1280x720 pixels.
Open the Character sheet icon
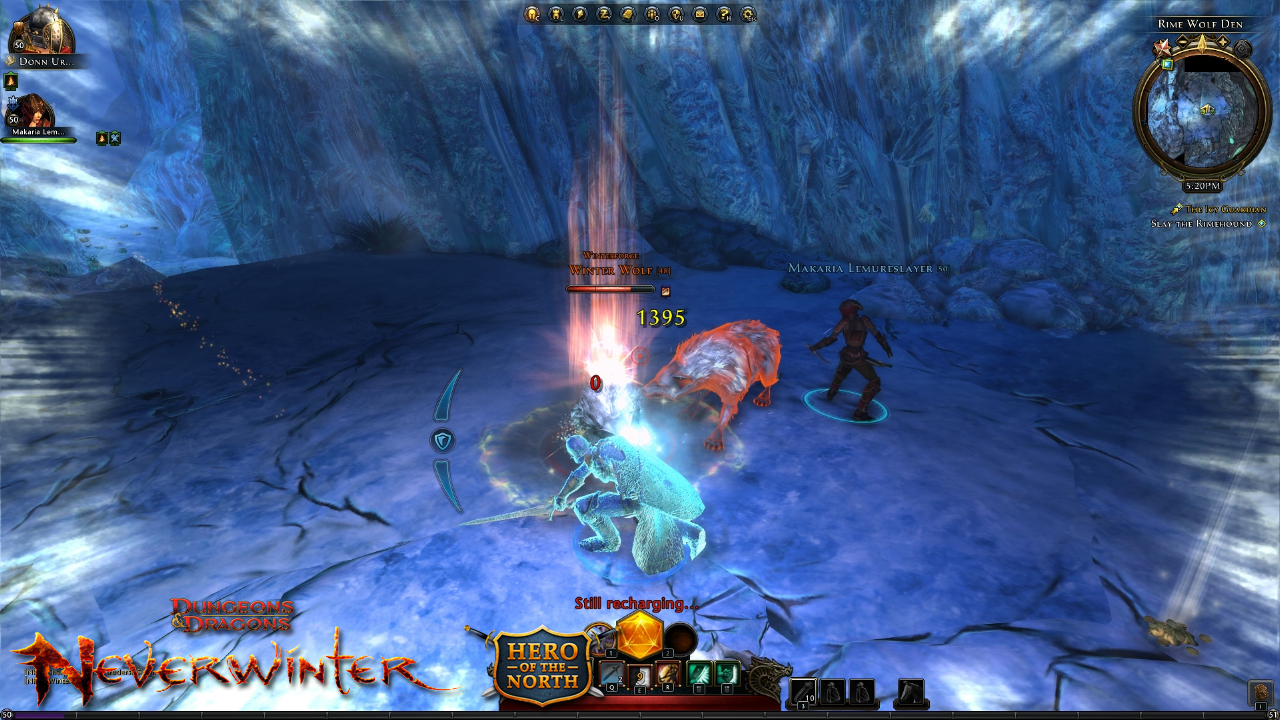[x=532, y=13]
